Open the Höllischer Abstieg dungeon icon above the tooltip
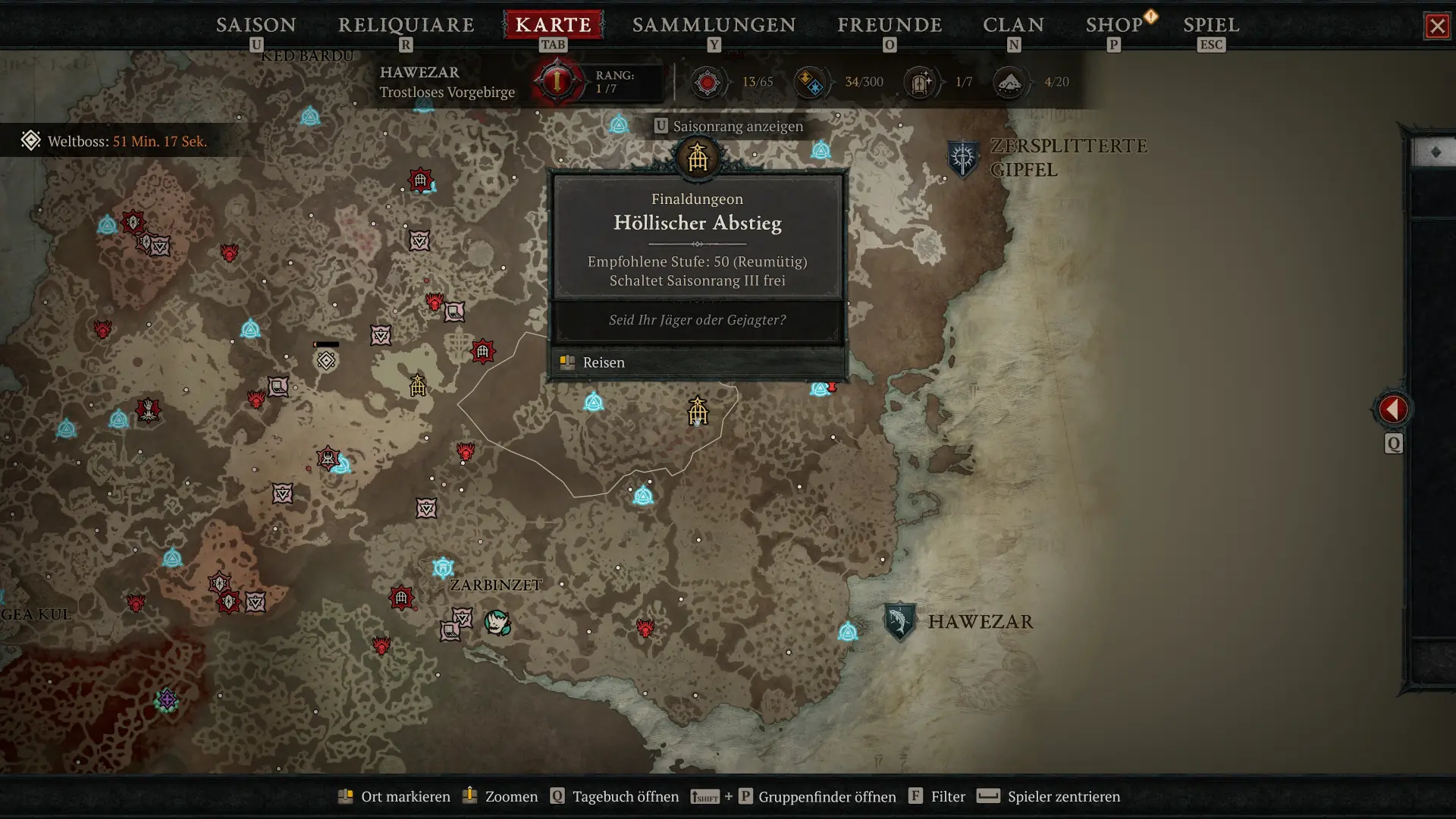1456x819 pixels. click(x=698, y=159)
